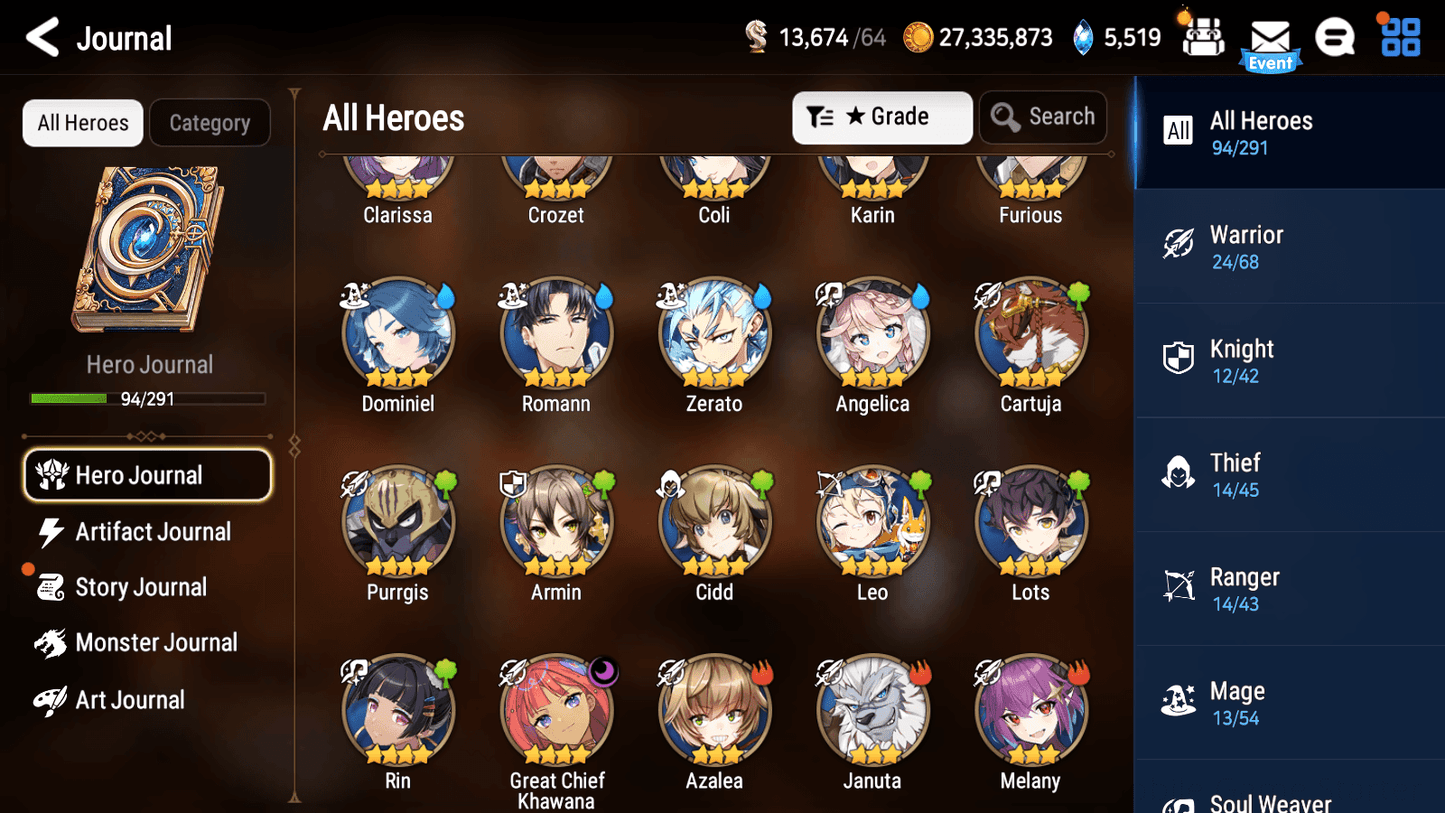Open the in-game chat icon
Image resolution: width=1445 pixels, height=813 pixels.
(x=1335, y=37)
